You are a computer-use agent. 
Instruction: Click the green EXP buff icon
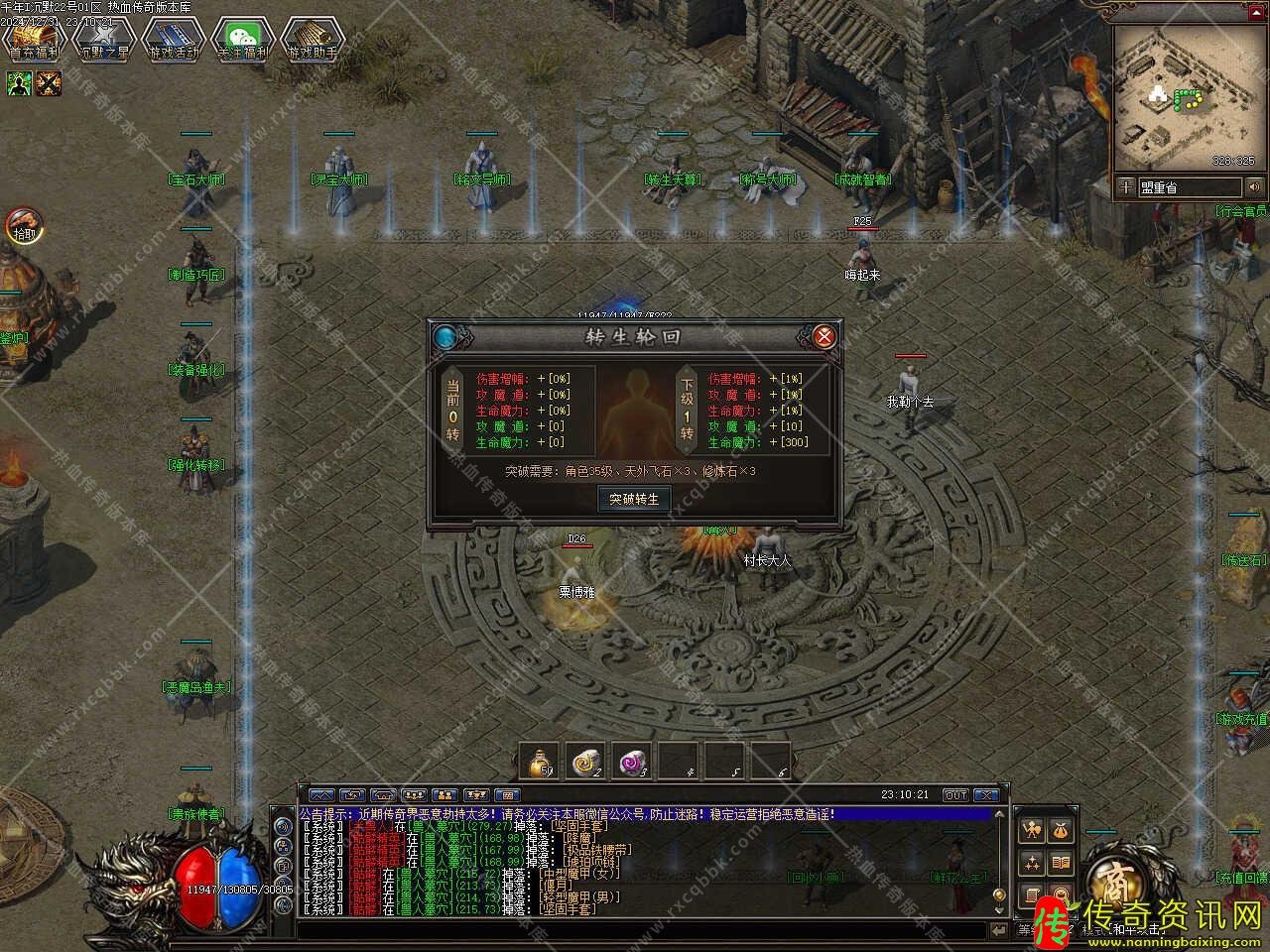pos(19,84)
